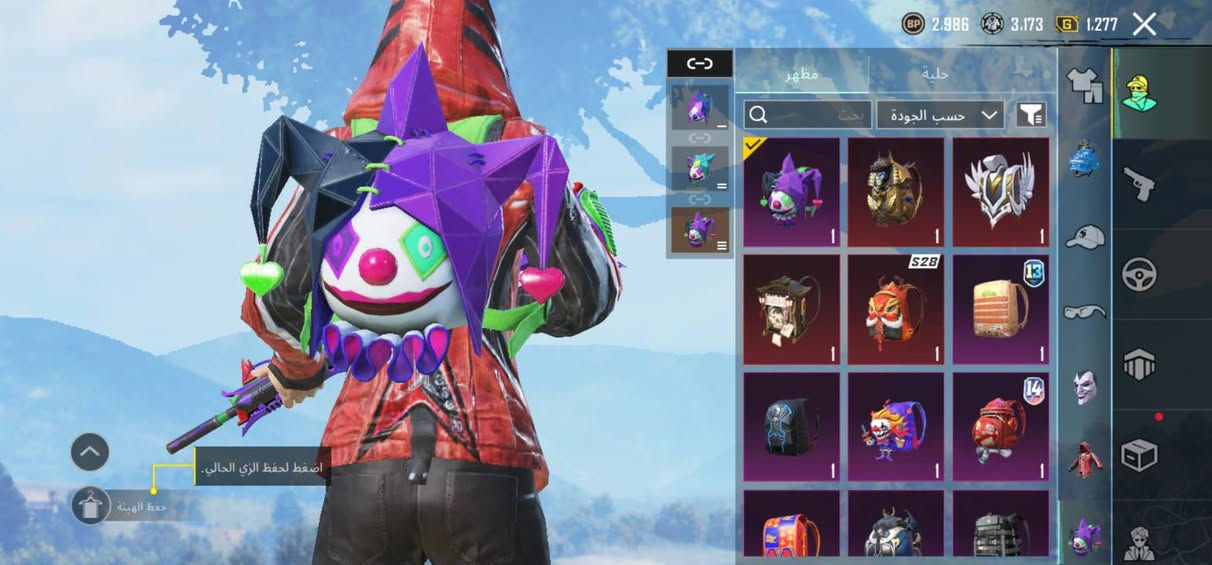1212x565 pixels.
Task: Save the look with the hanger button
Action: point(91,506)
